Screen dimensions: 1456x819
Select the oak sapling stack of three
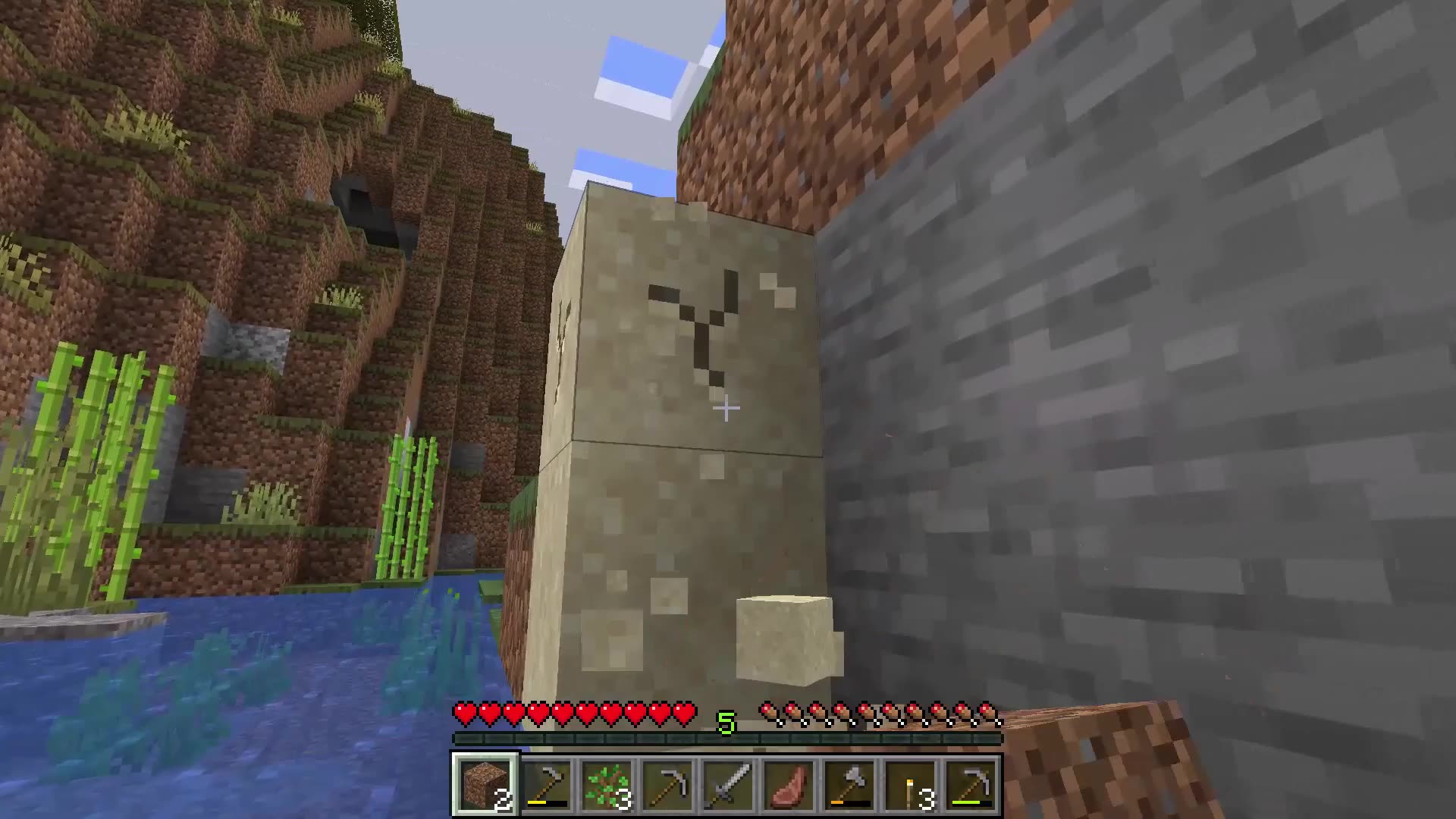click(x=609, y=783)
